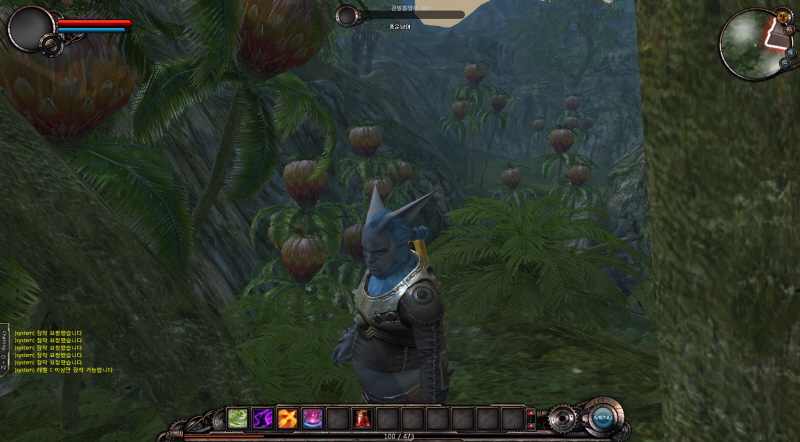Open the player portrait circle
The image size is (800, 442).
30,28
